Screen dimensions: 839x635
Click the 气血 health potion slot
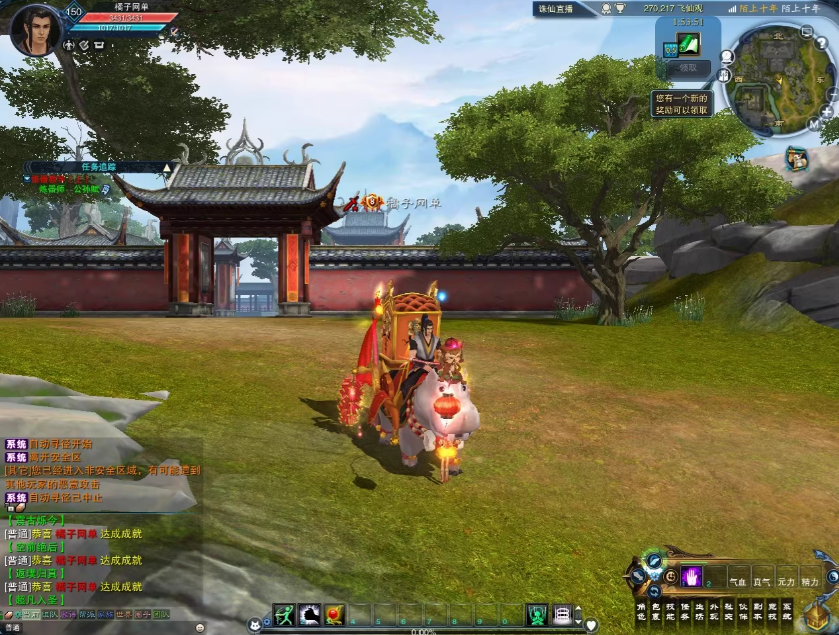click(738, 580)
